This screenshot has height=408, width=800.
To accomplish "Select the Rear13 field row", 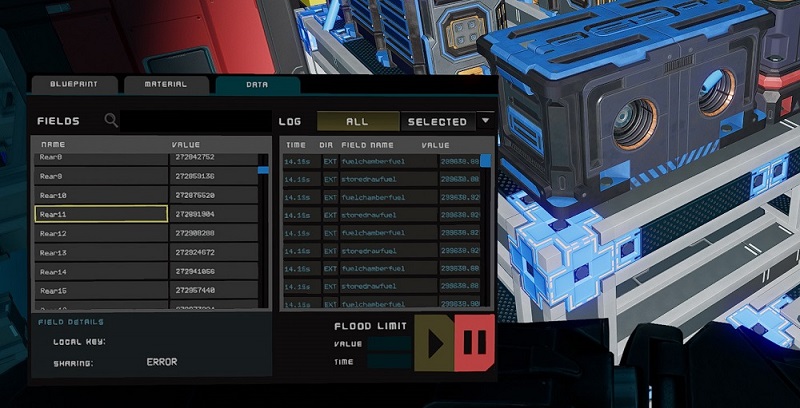I will click(x=101, y=252).
